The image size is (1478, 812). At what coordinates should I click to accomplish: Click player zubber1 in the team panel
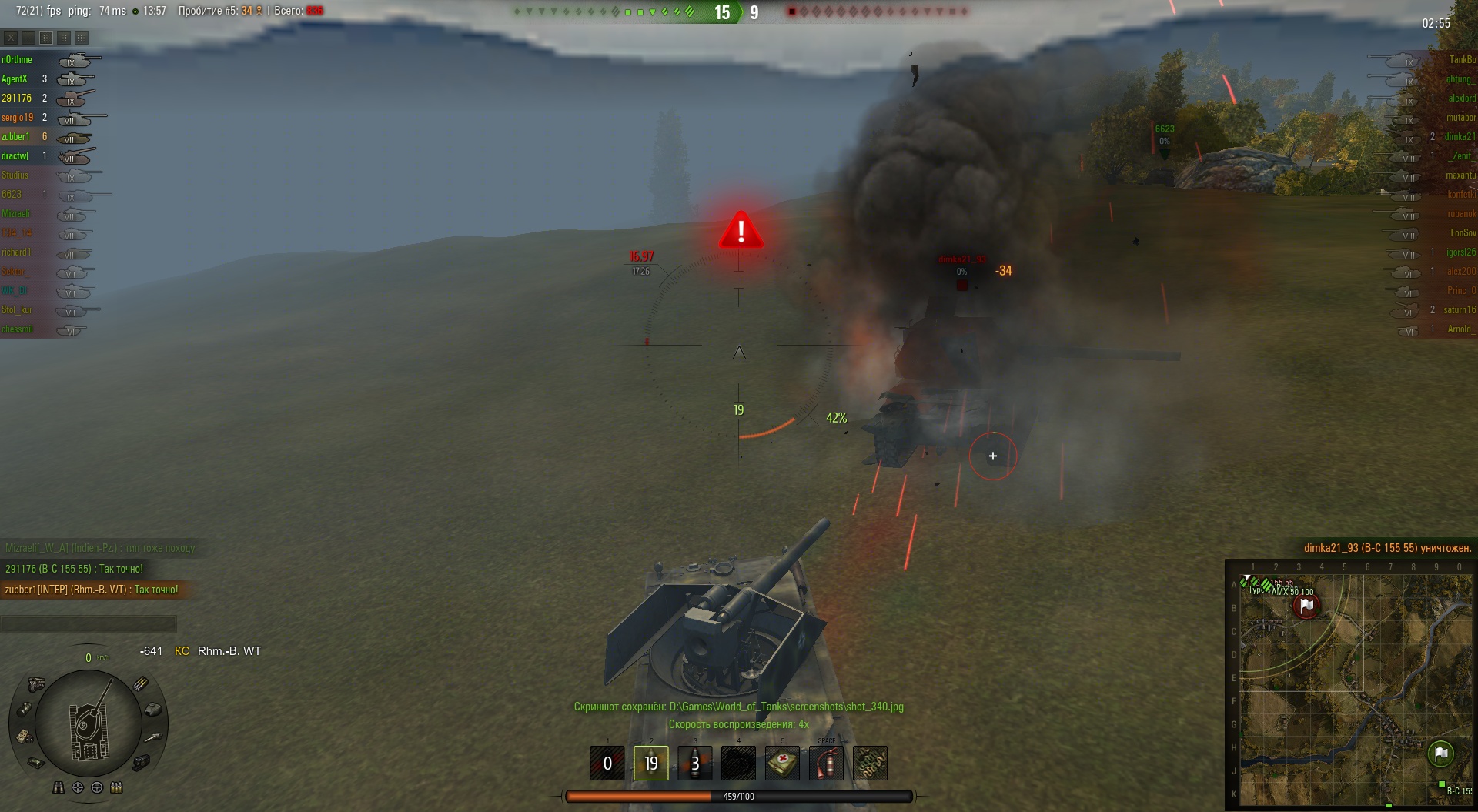(15, 137)
